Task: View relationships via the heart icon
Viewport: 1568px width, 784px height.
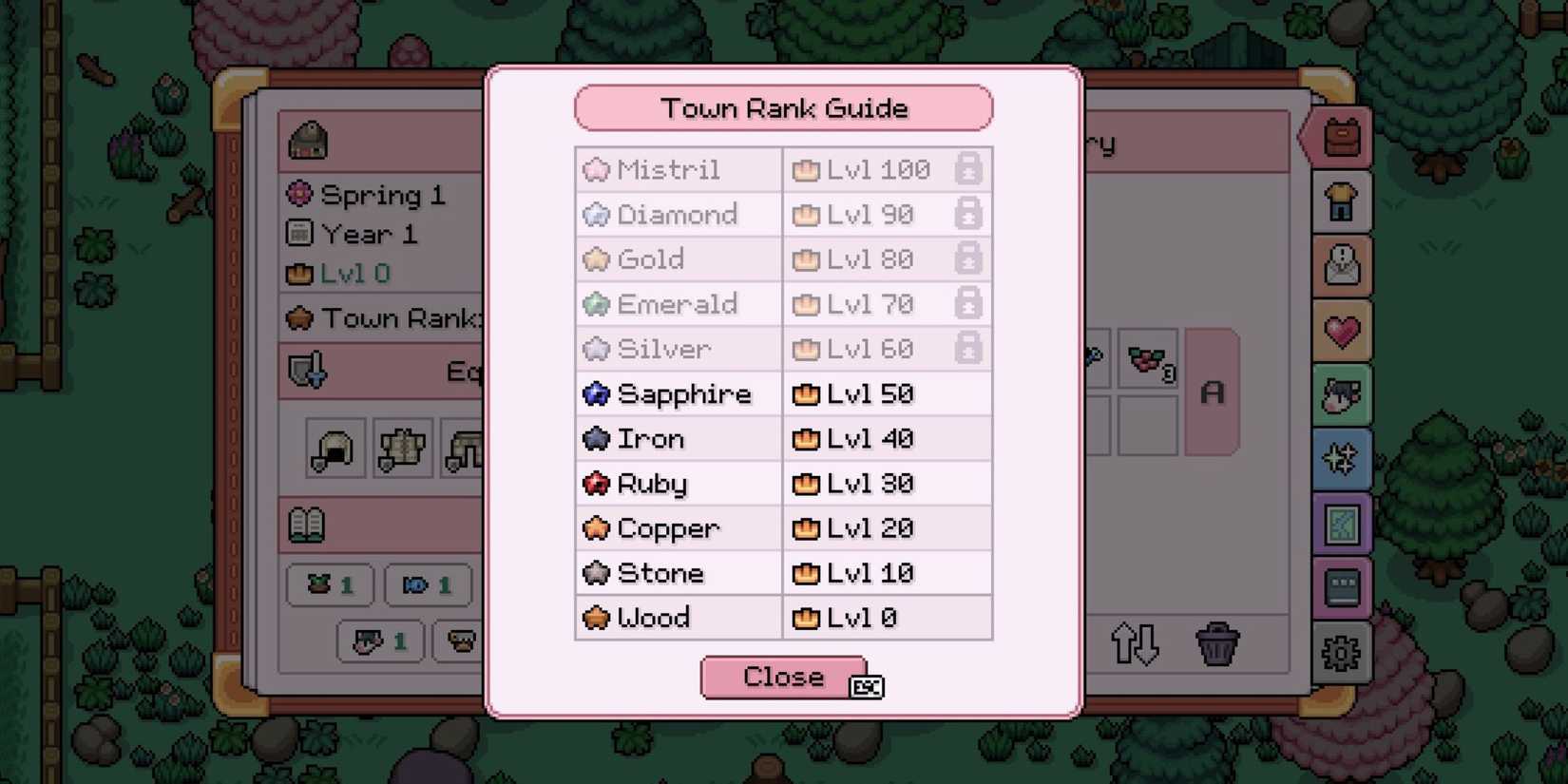Action: coord(1339,330)
